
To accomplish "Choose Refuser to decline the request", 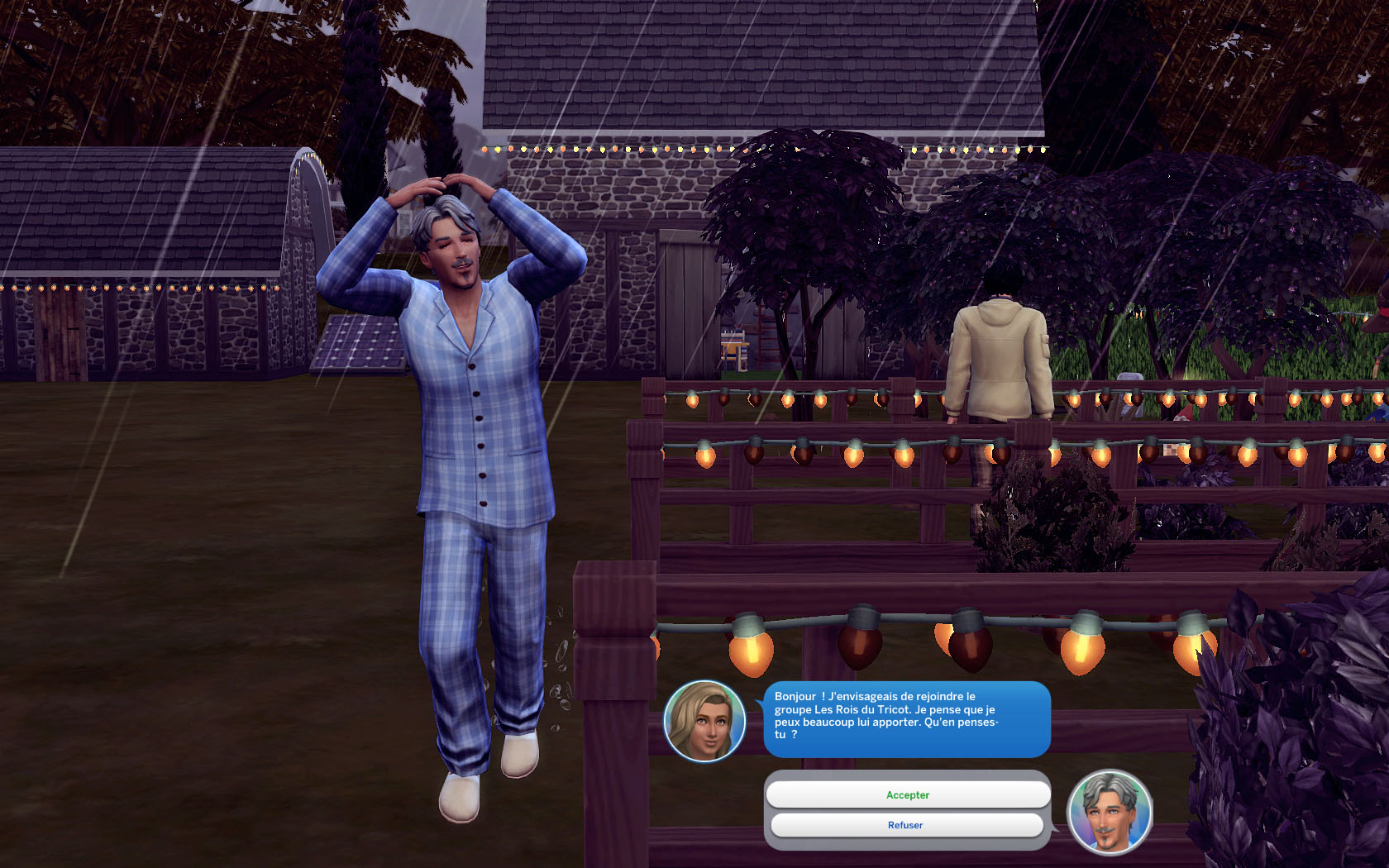I will tap(906, 825).
